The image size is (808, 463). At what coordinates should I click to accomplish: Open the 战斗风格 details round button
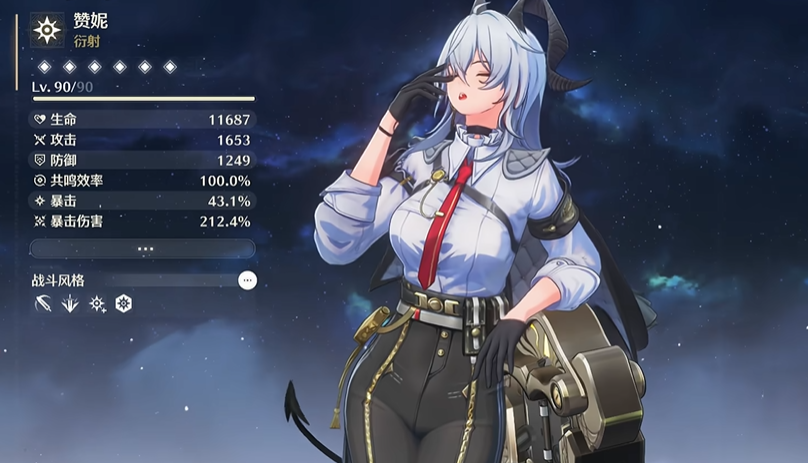[x=247, y=281]
